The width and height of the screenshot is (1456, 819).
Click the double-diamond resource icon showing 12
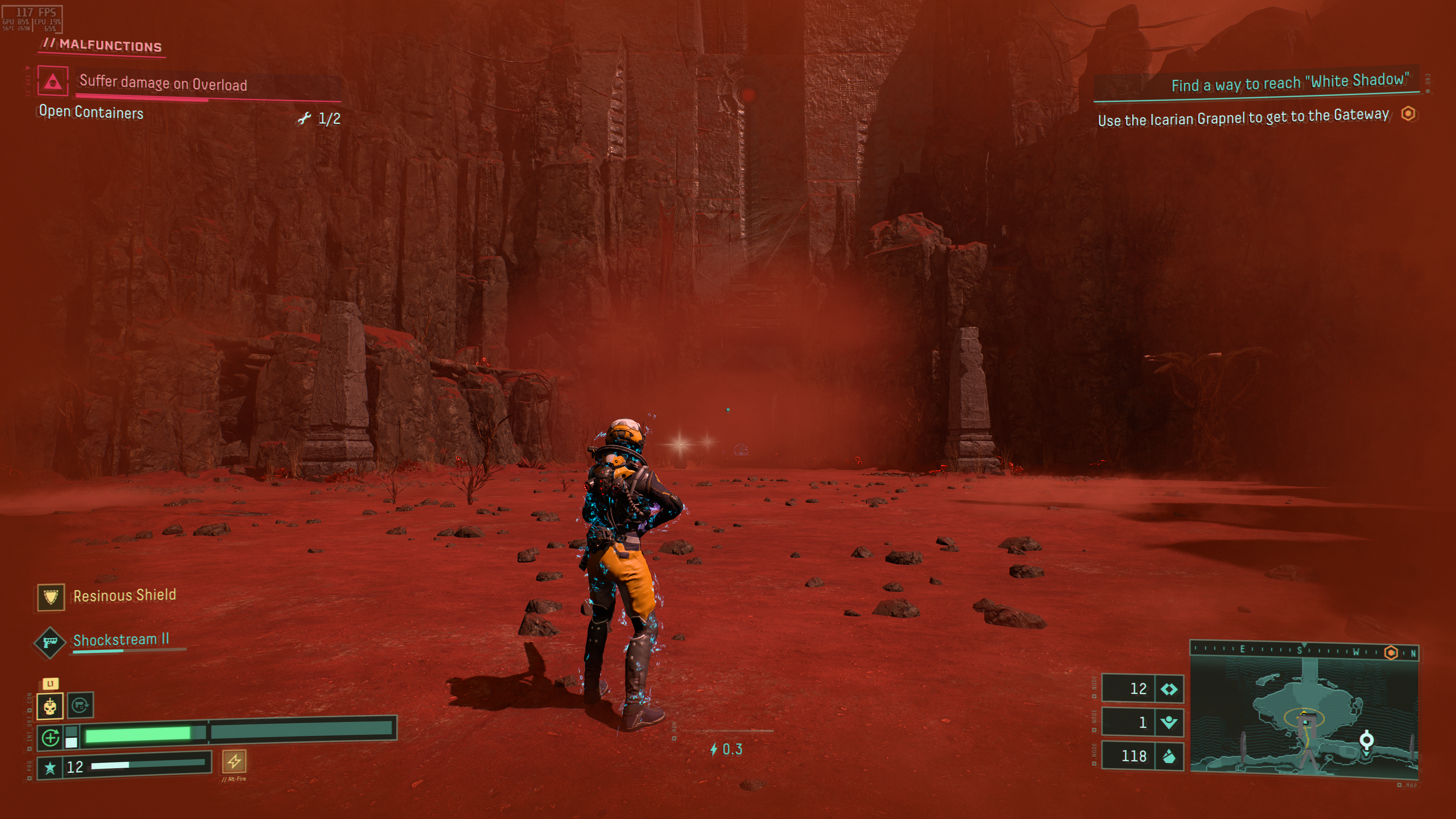coord(1168,689)
